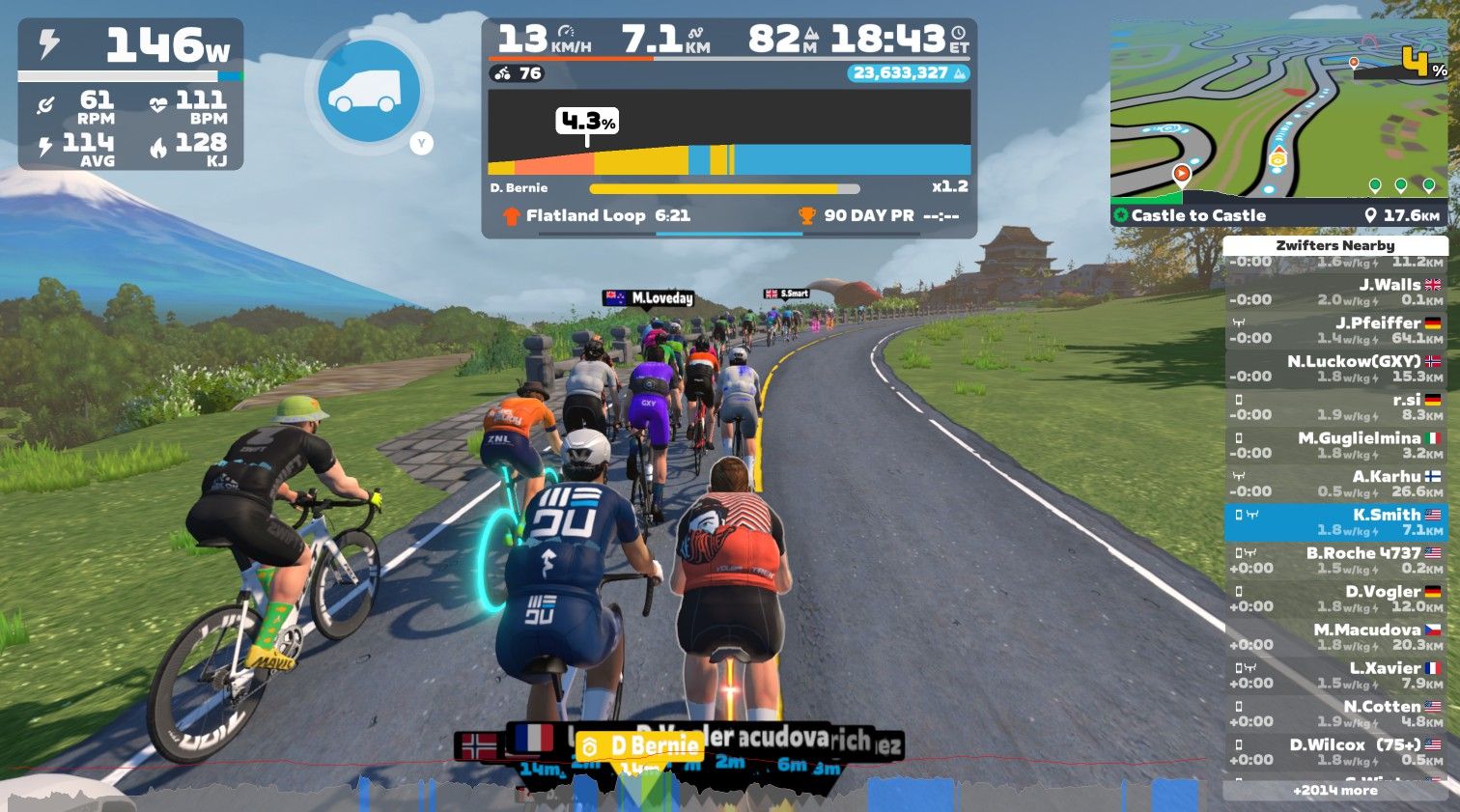
Task: Select J.Walls in Zwifters Nearby list
Action: coord(1335,292)
